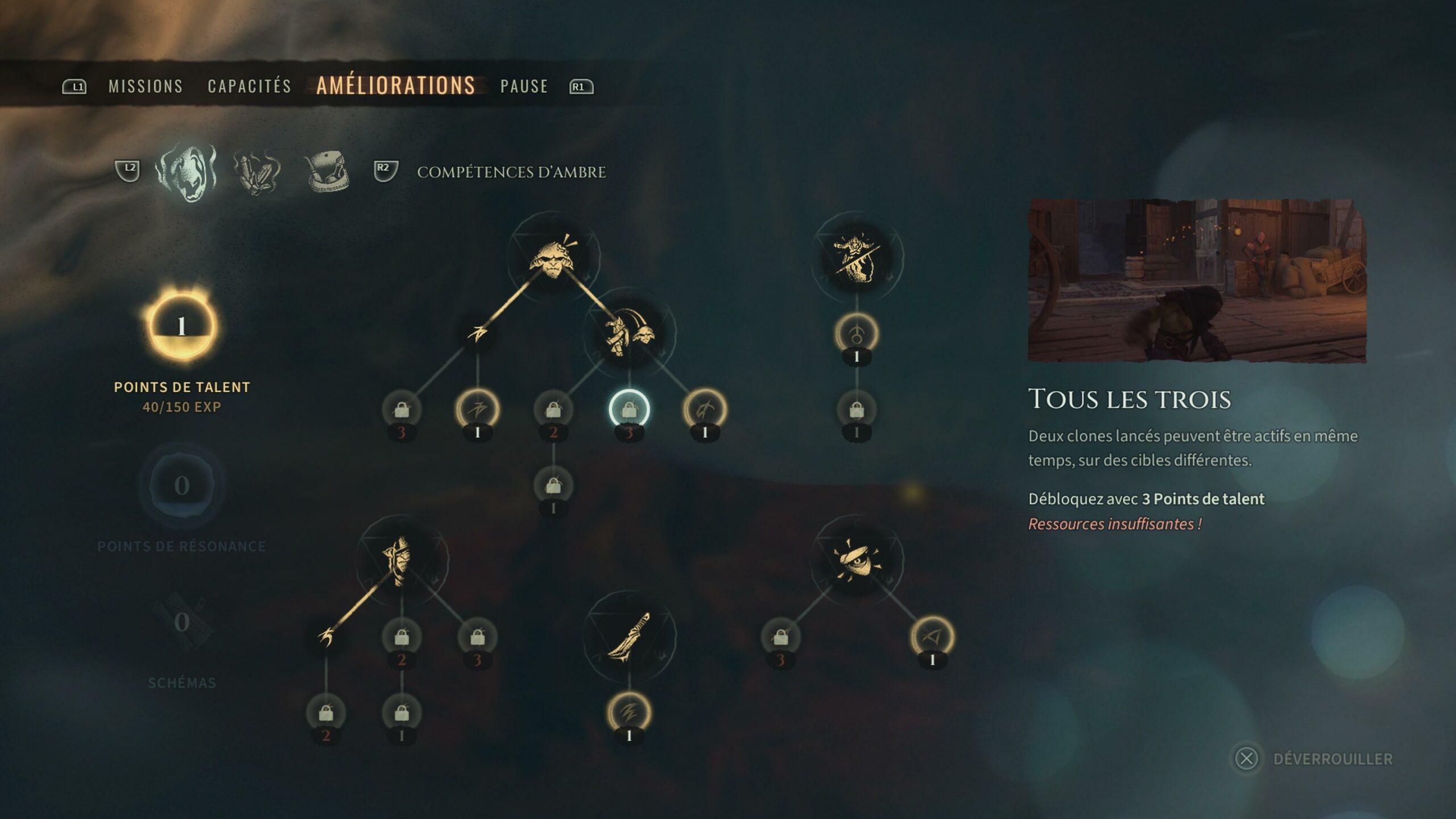Select the glowing eye root skill
Viewport: 1456px width, 819px height.
click(x=857, y=560)
